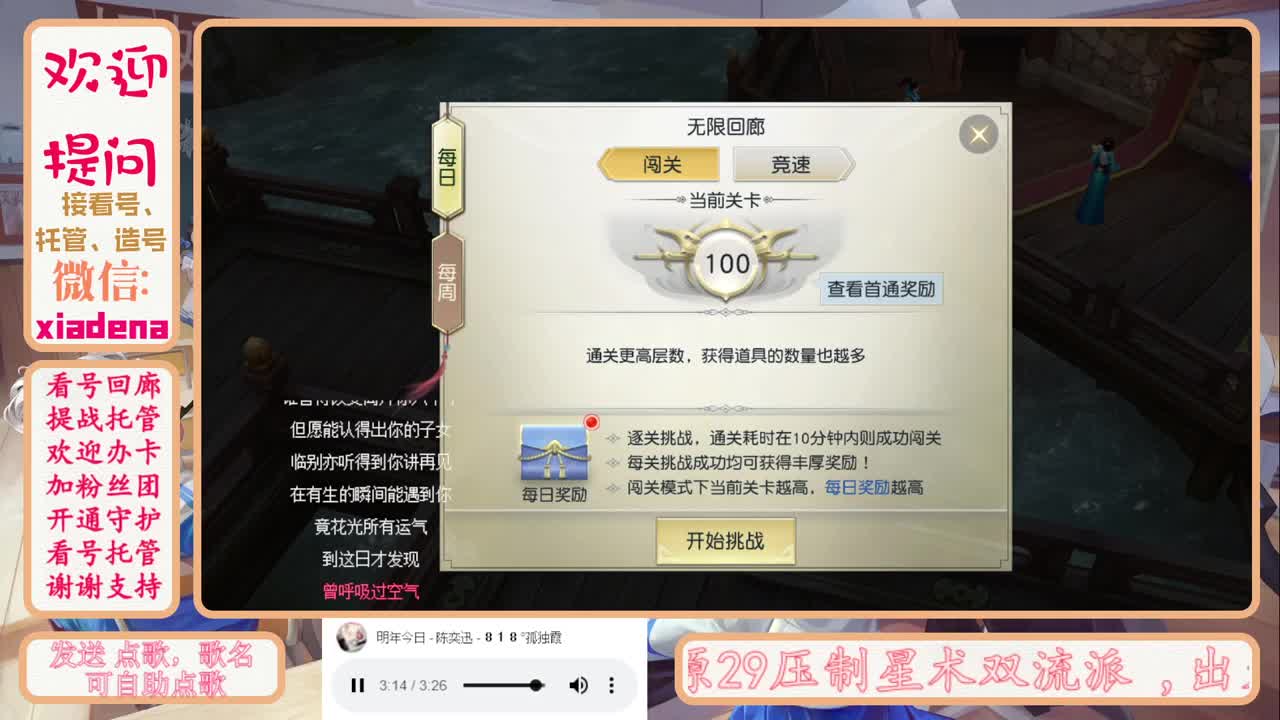
Task: Open the 每日奖励 link in blue text
Action: click(x=860, y=487)
